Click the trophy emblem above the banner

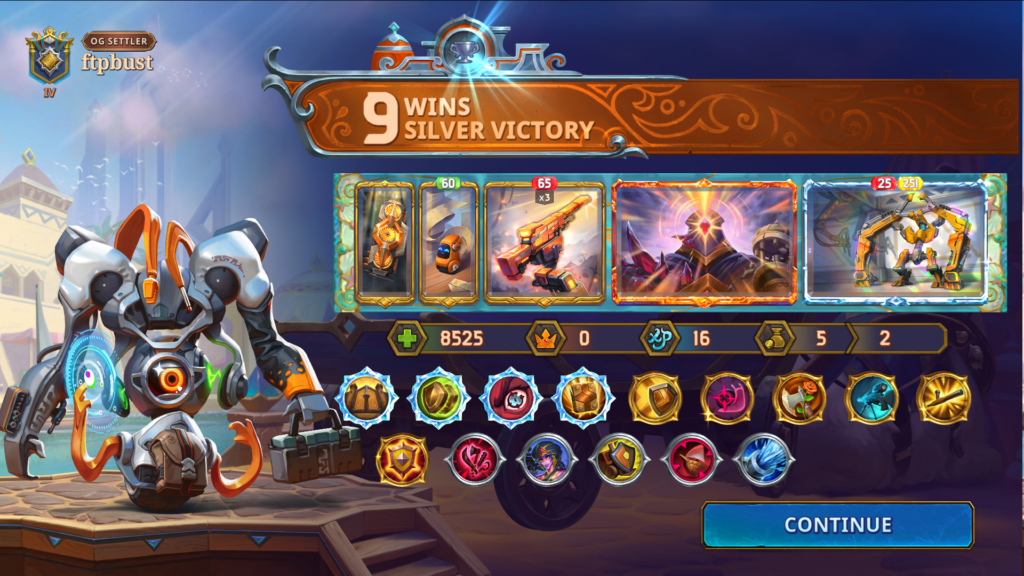464,51
